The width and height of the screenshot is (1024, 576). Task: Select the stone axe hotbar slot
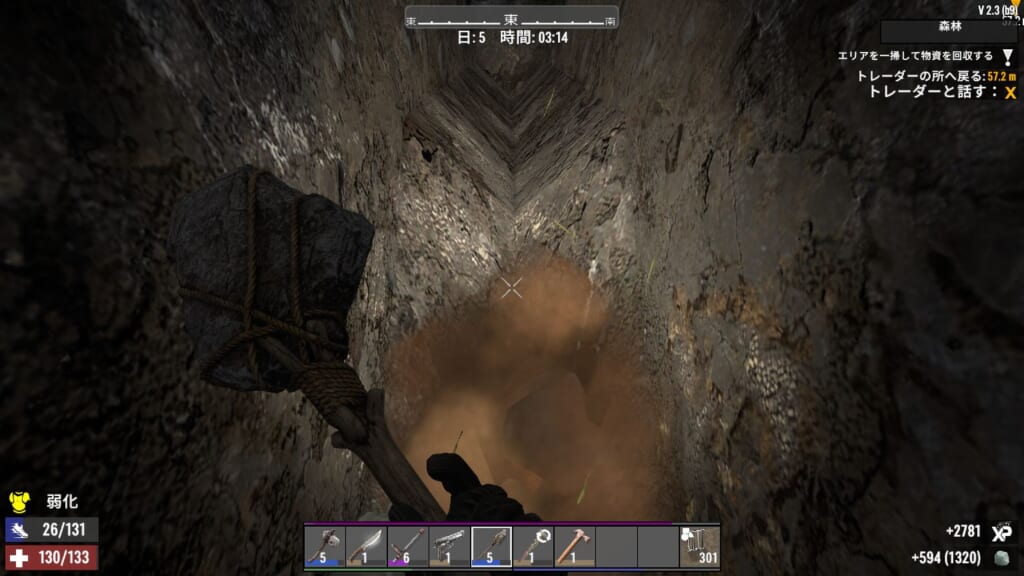coord(325,547)
